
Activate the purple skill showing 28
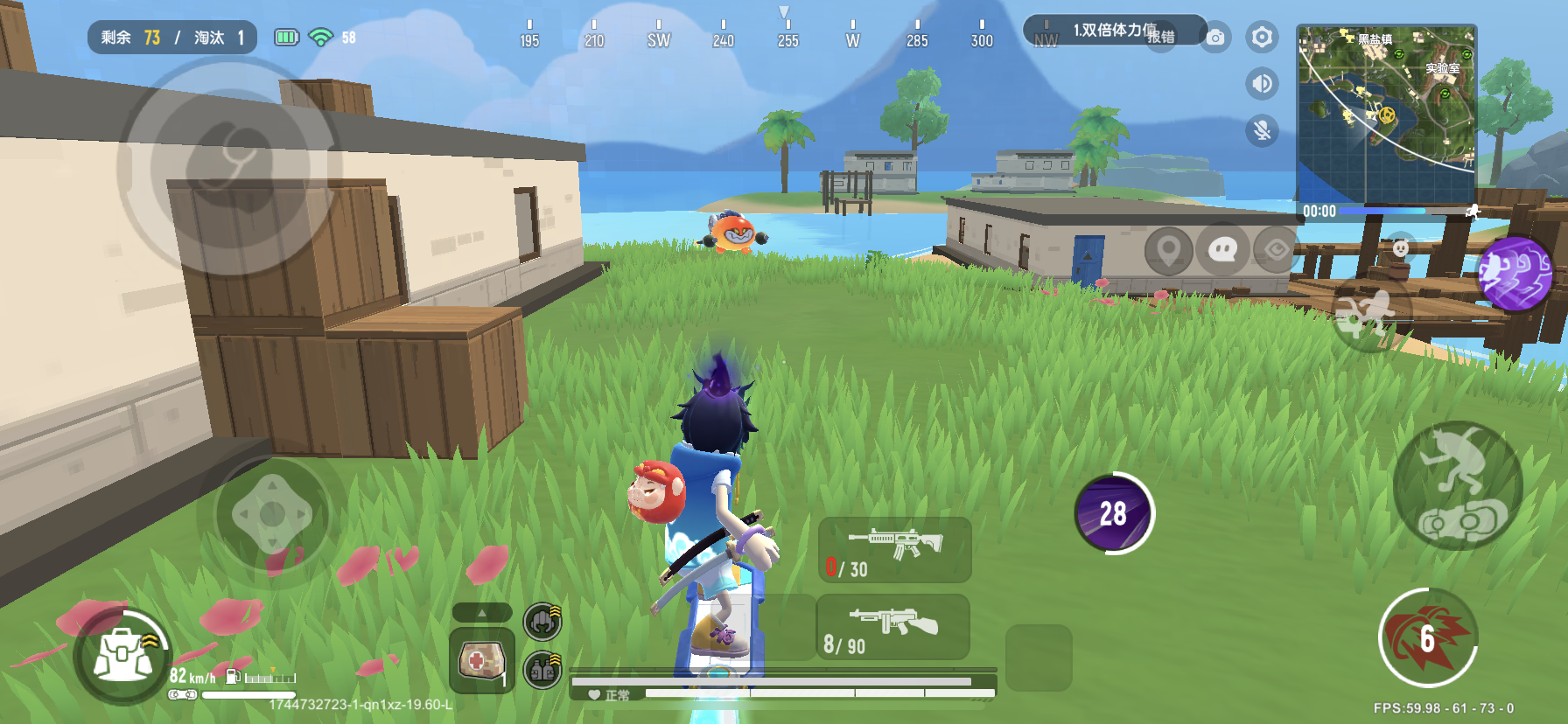pyautogui.click(x=1113, y=513)
